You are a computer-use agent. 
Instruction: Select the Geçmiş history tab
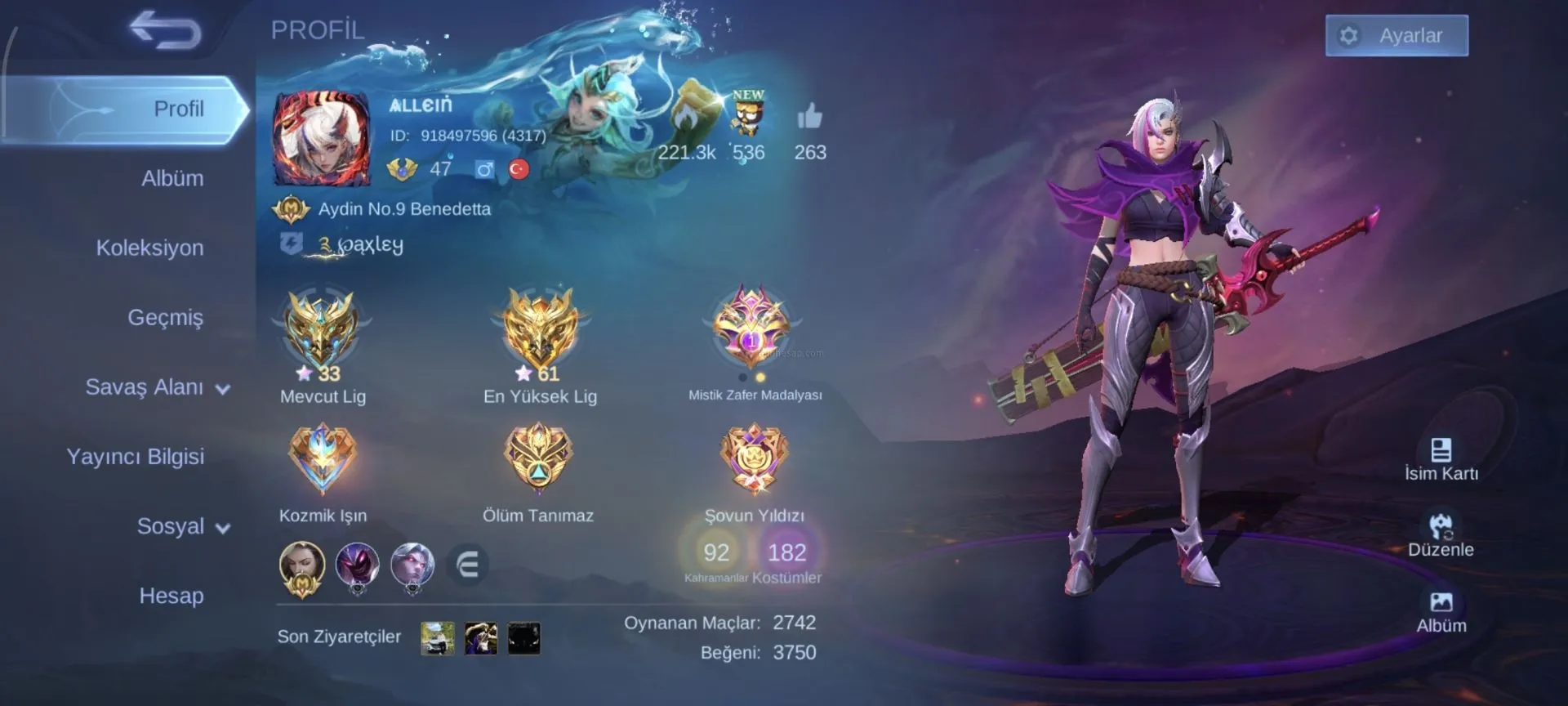click(x=165, y=317)
